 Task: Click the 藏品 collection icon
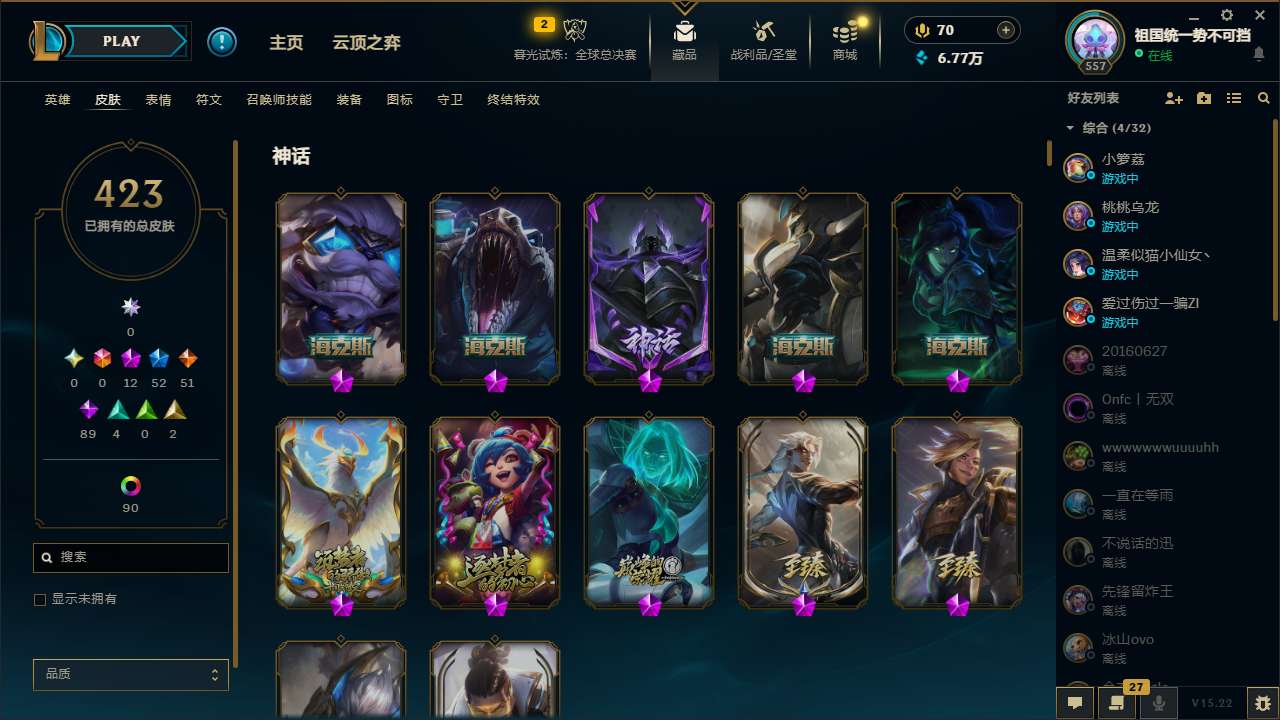click(684, 40)
